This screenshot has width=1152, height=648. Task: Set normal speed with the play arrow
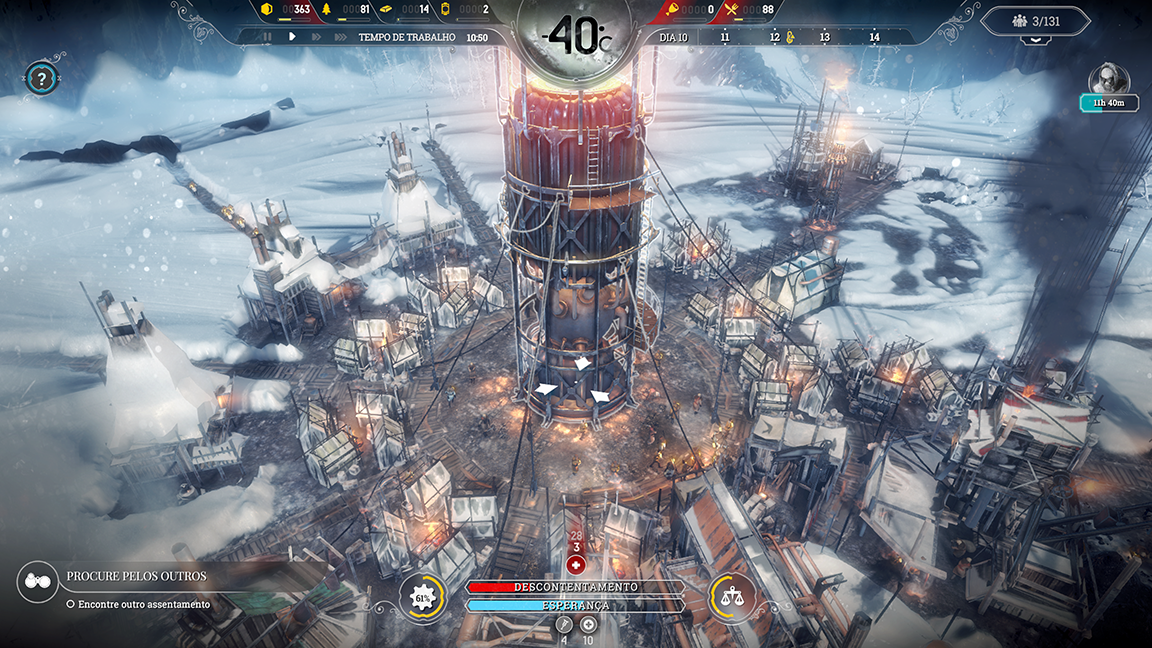292,37
